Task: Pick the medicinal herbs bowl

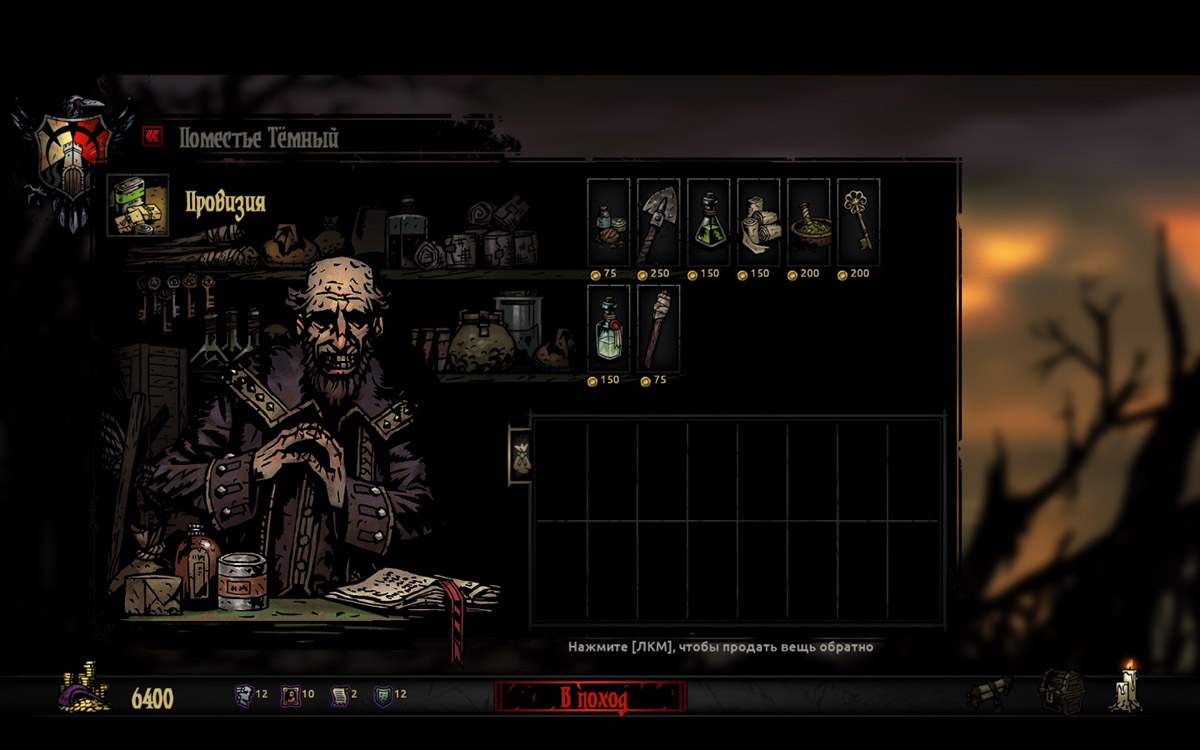Action: click(x=808, y=222)
